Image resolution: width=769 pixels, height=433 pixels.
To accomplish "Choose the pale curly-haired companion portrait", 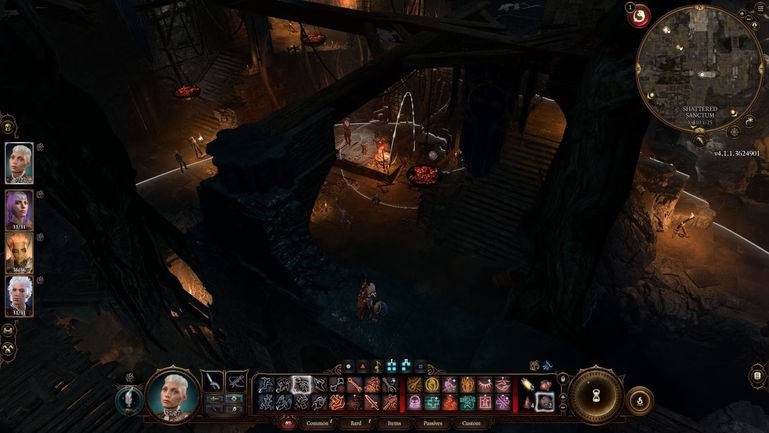I will (19, 295).
